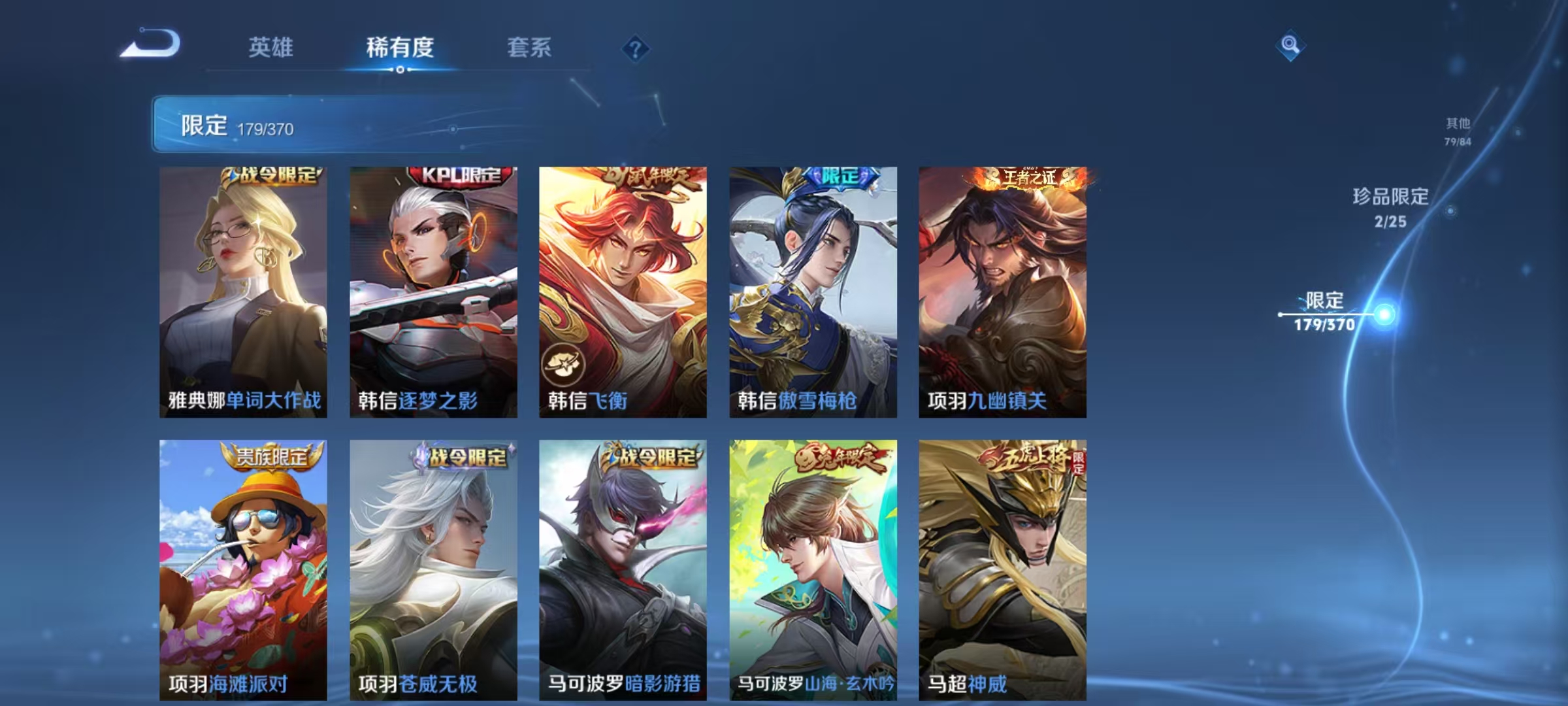Switch to the 稀有度 tab
This screenshot has width=1568, height=706.
pyautogui.click(x=400, y=48)
